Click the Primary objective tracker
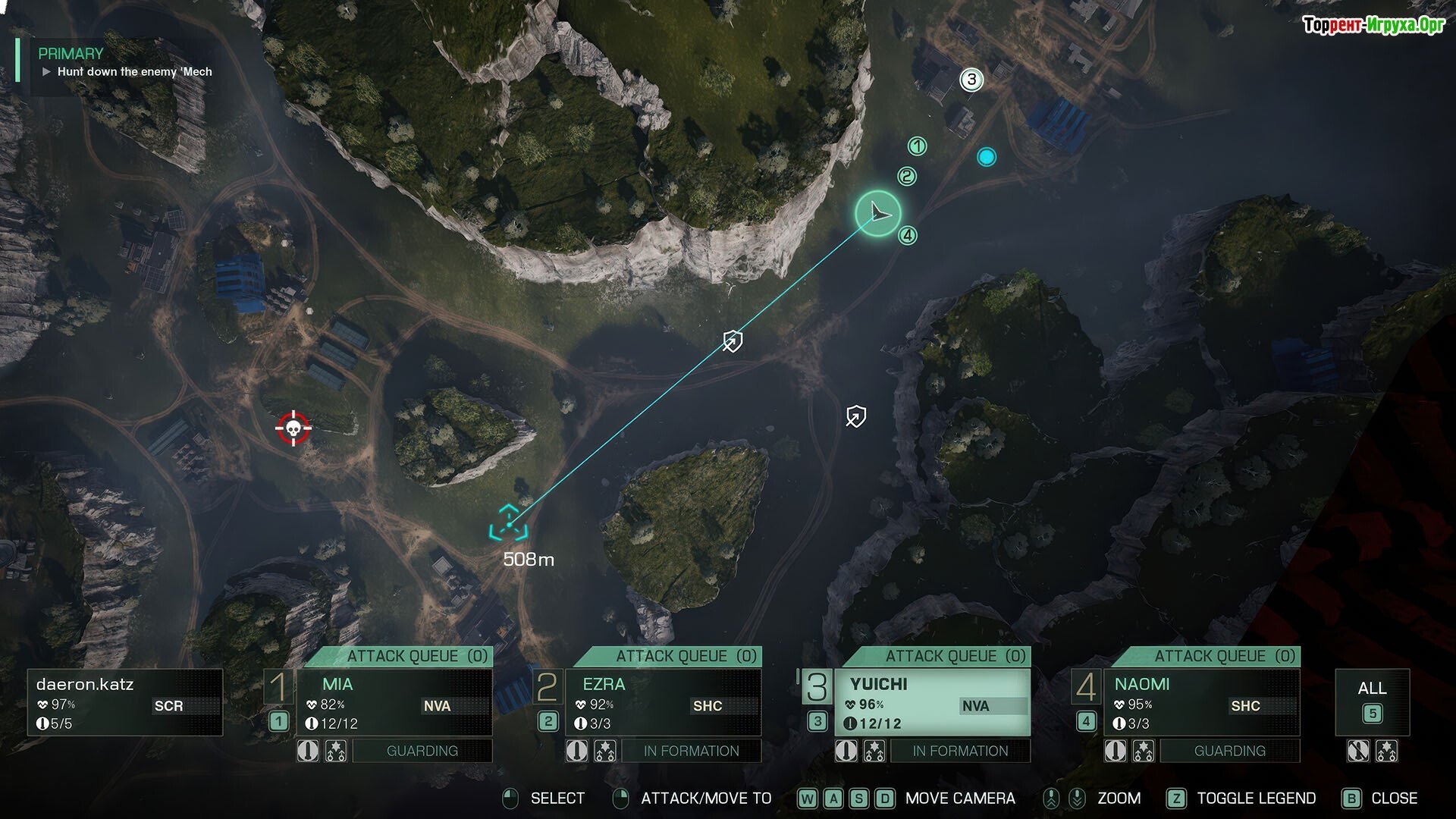Viewport: 1456px width, 819px height. (x=125, y=63)
